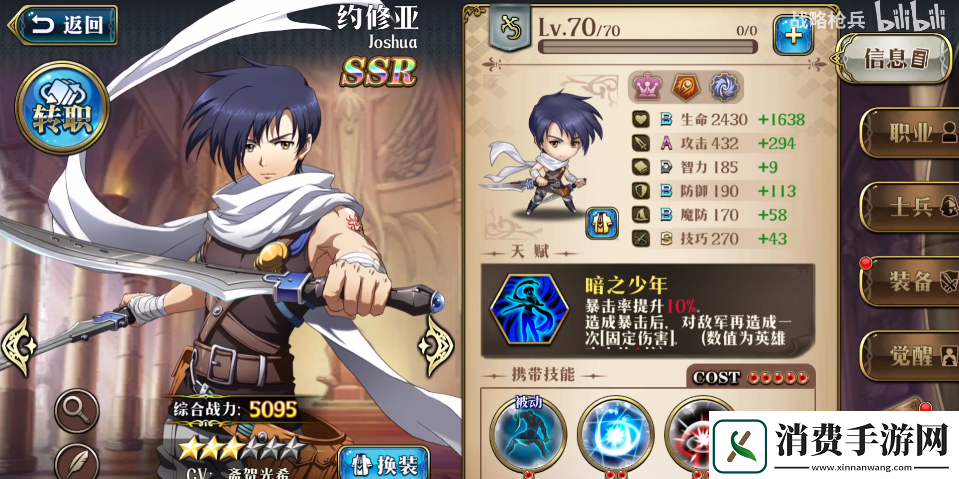Viewport: 959px width, 479px height.
Task: View the 暗之少年 talent icon
Action: point(530,310)
